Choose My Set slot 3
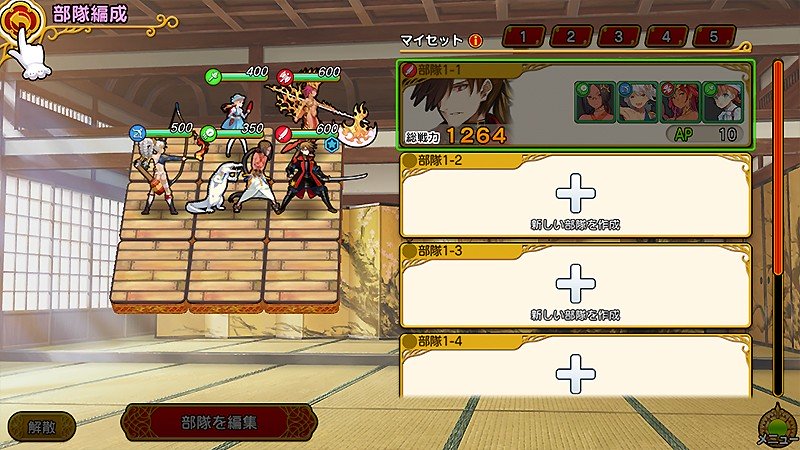800x450 pixels. [x=619, y=37]
